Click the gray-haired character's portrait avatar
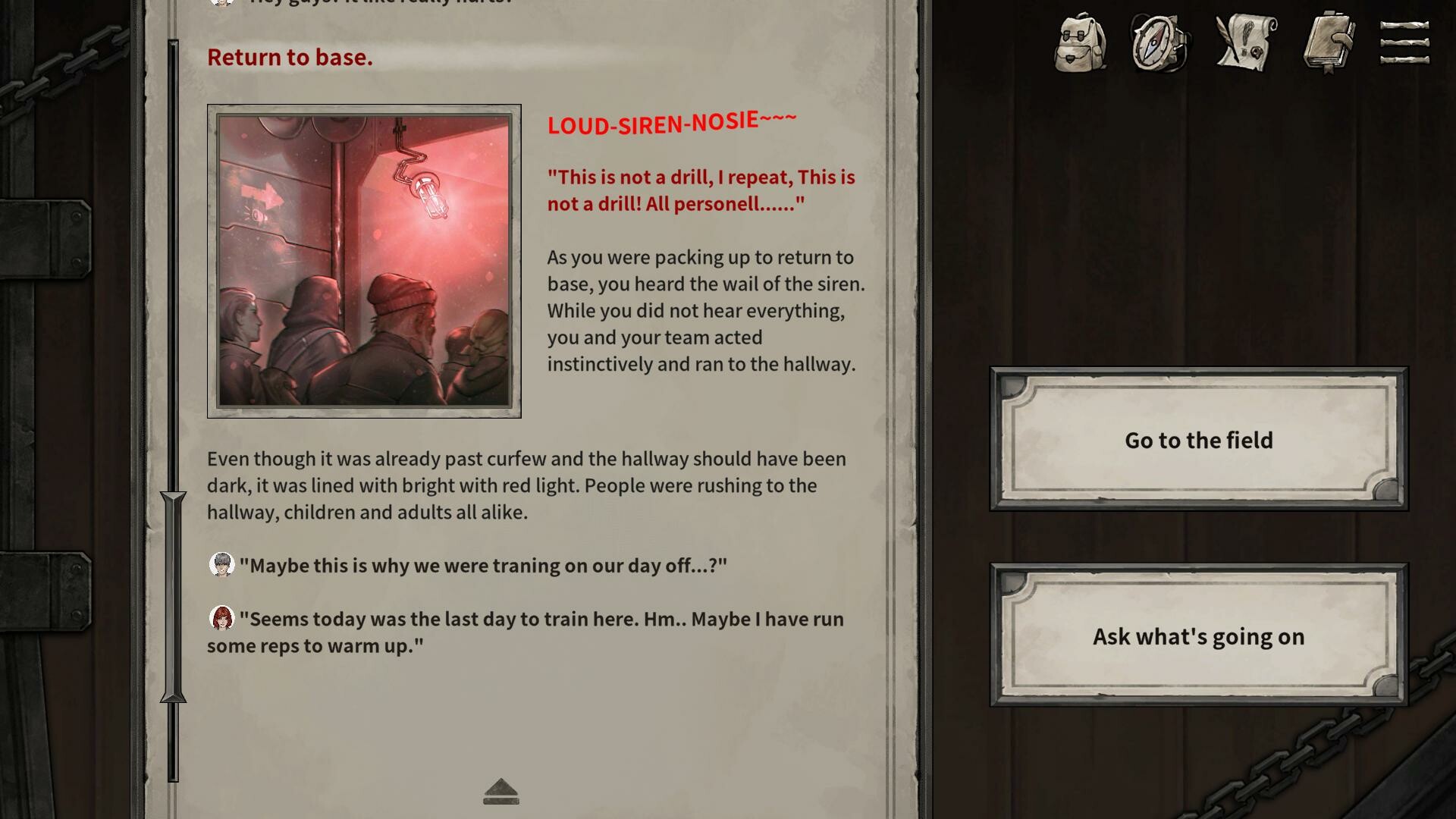Image resolution: width=1456 pixels, height=819 pixels. (x=221, y=565)
